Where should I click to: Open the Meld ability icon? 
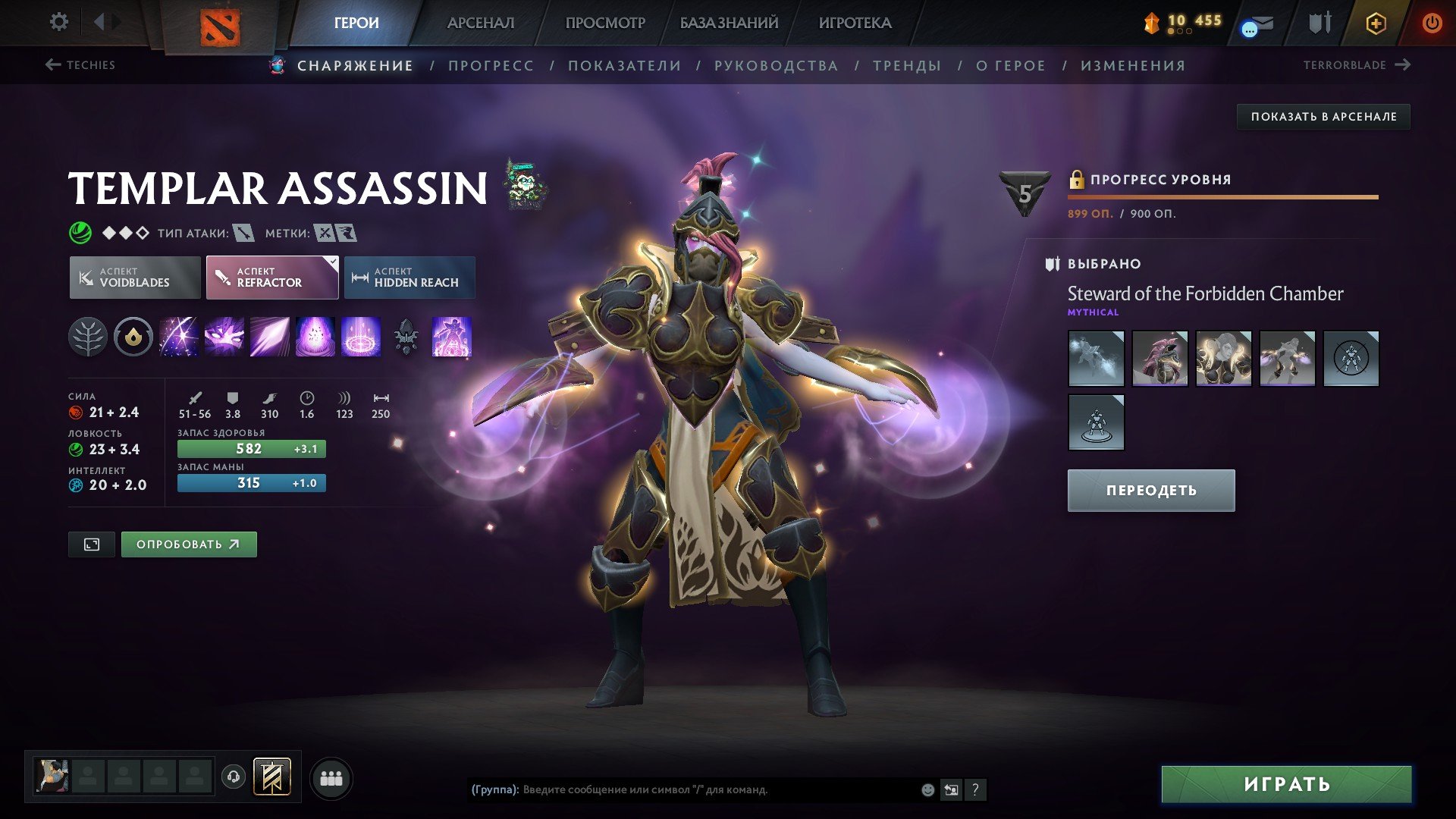pyautogui.click(x=224, y=338)
